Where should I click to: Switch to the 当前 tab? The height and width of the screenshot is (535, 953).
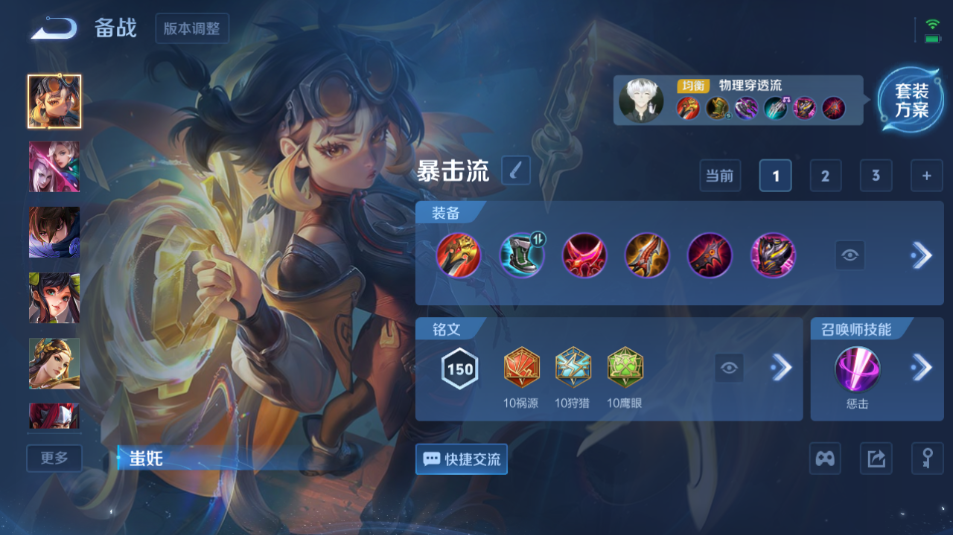click(719, 176)
